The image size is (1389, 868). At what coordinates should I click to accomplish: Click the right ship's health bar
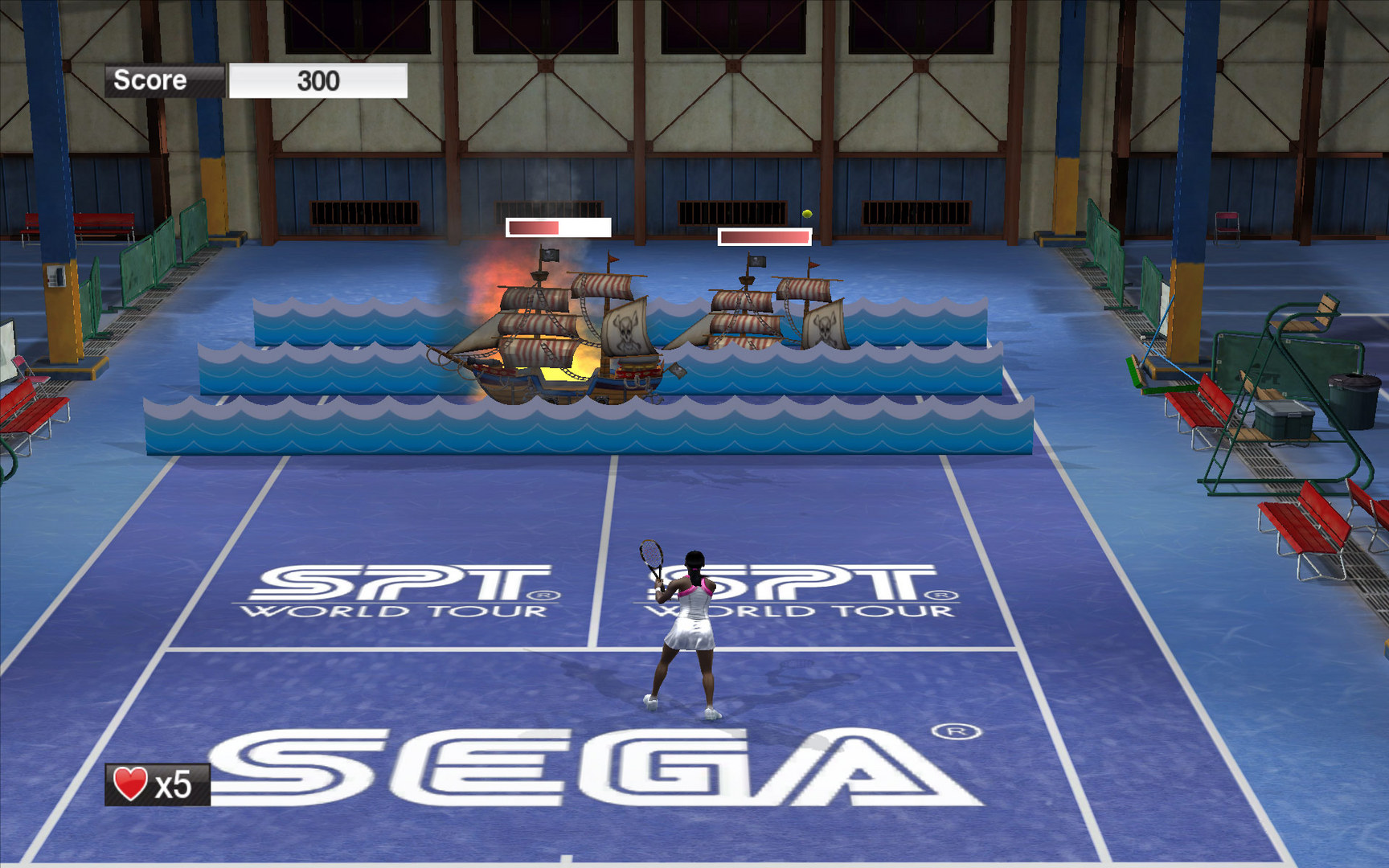(764, 235)
